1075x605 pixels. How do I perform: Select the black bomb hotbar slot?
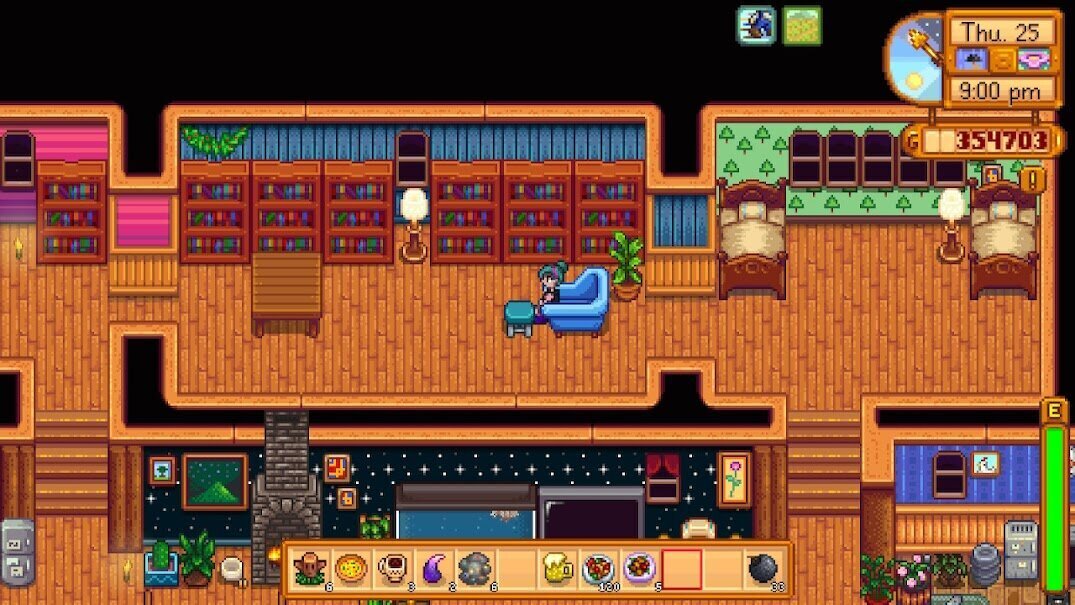click(x=763, y=569)
